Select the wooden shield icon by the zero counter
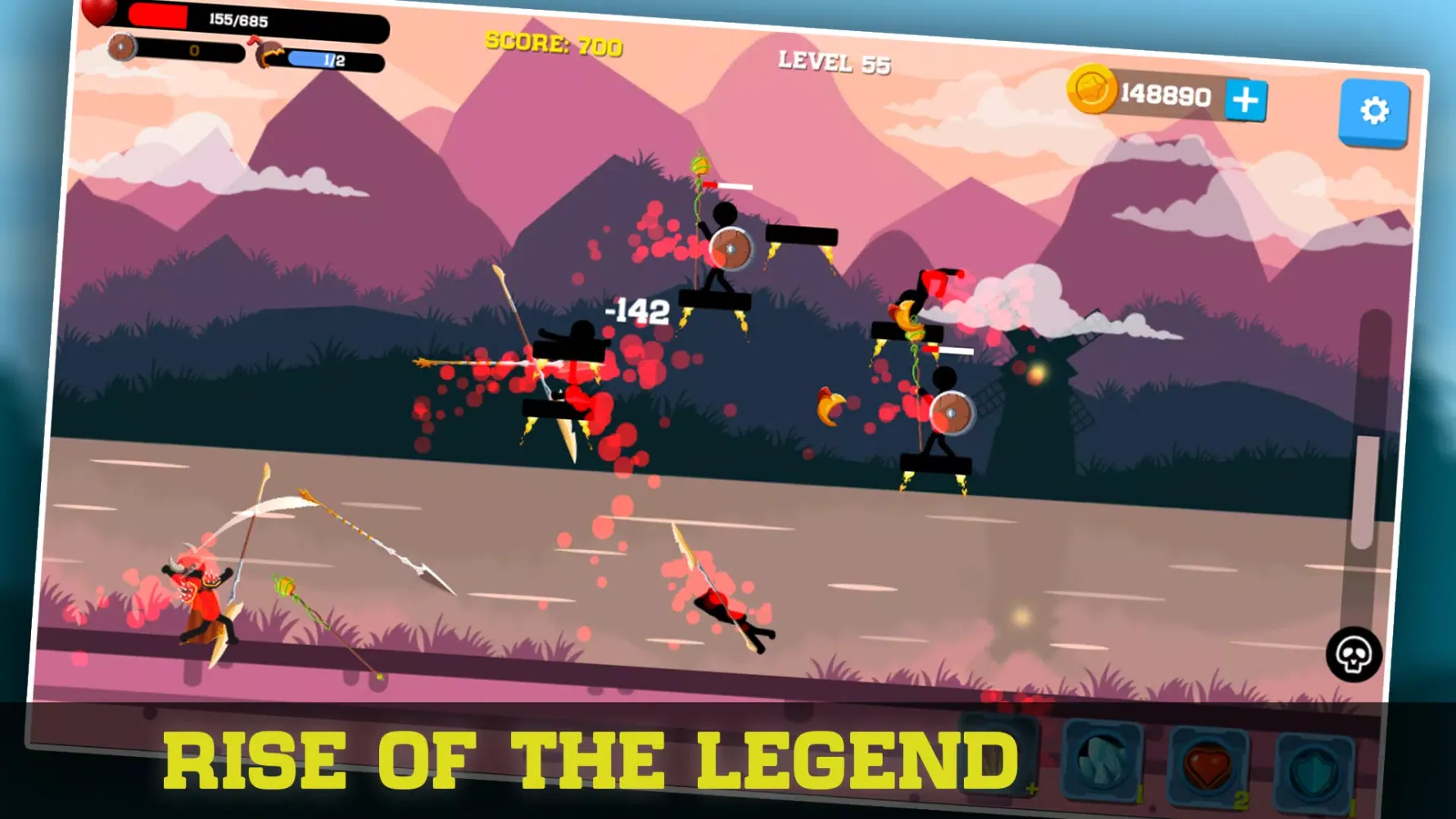The height and width of the screenshot is (819, 1456). click(121, 47)
